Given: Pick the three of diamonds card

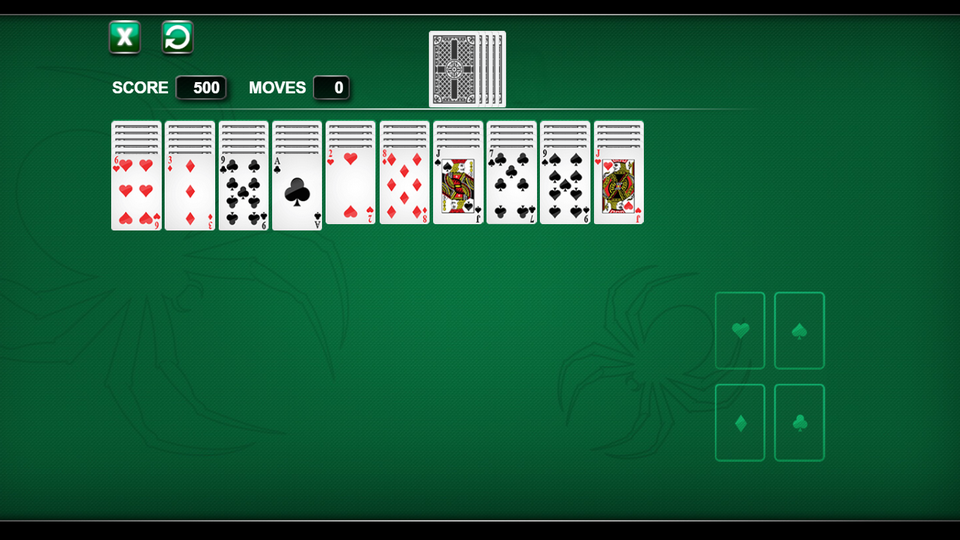Looking at the screenshot, I should pos(190,191).
